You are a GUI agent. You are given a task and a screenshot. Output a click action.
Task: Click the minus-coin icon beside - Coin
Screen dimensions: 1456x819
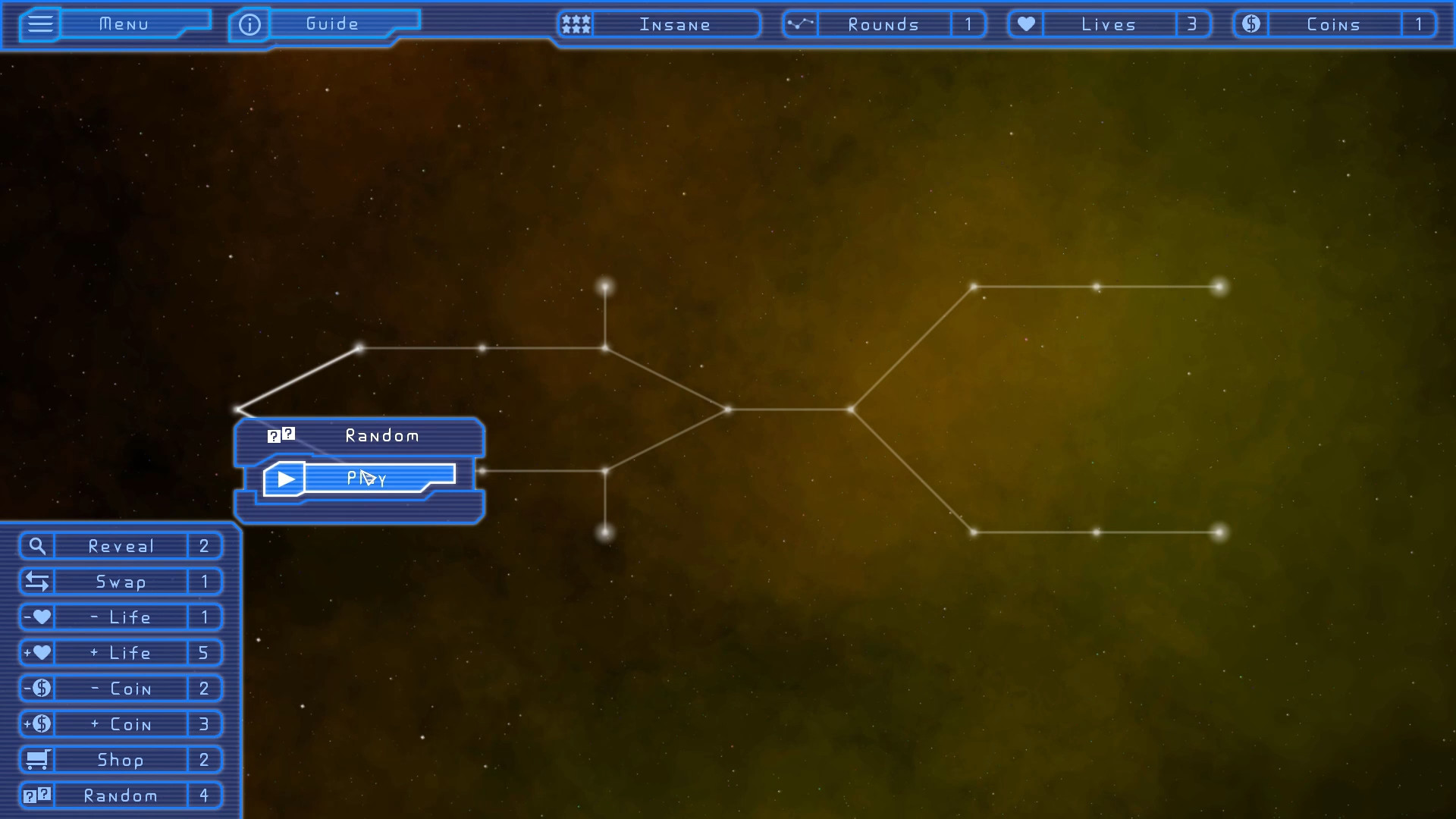coord(37,688)
